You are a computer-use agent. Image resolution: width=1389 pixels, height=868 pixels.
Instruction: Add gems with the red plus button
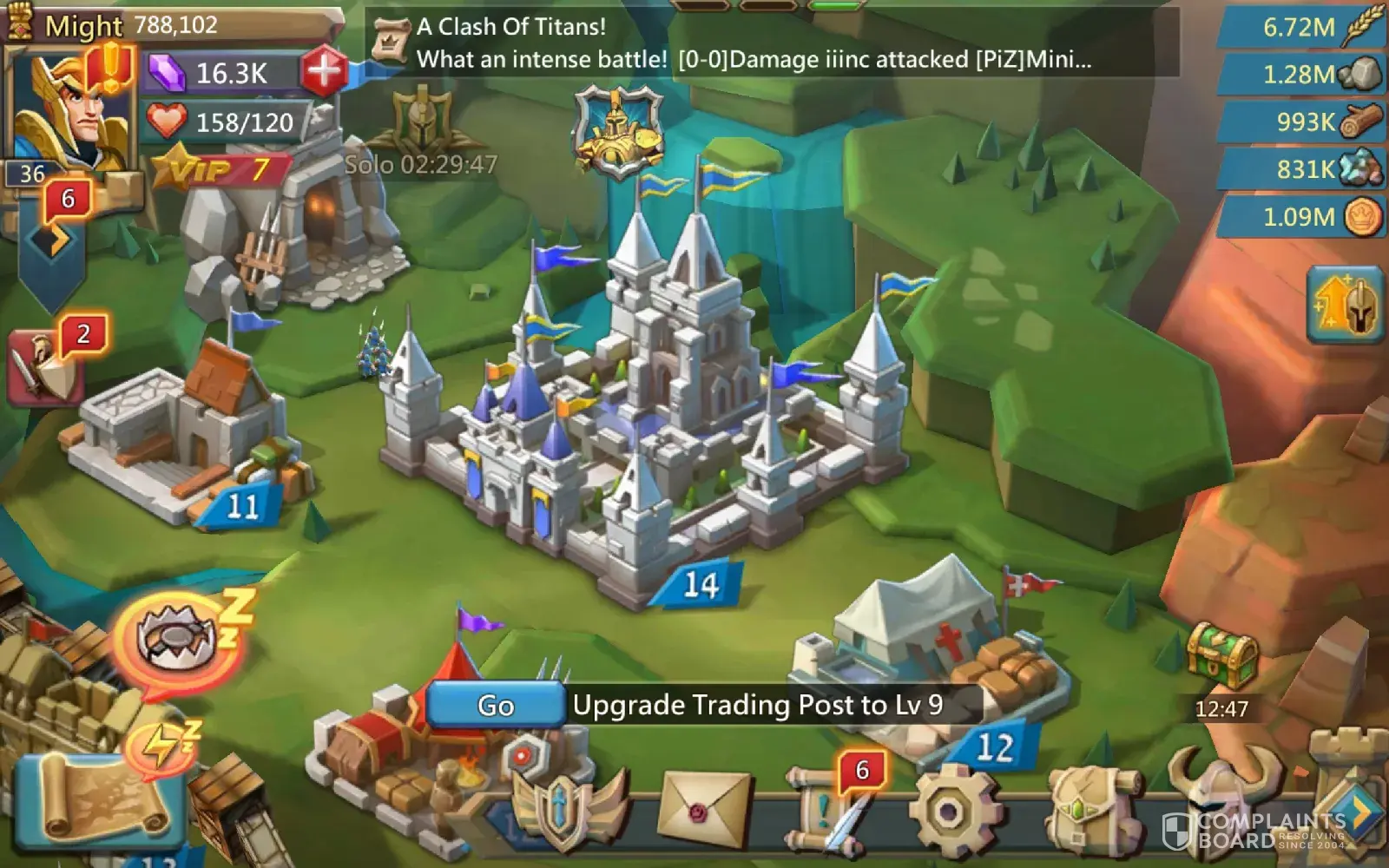click(x=323, y=71)
